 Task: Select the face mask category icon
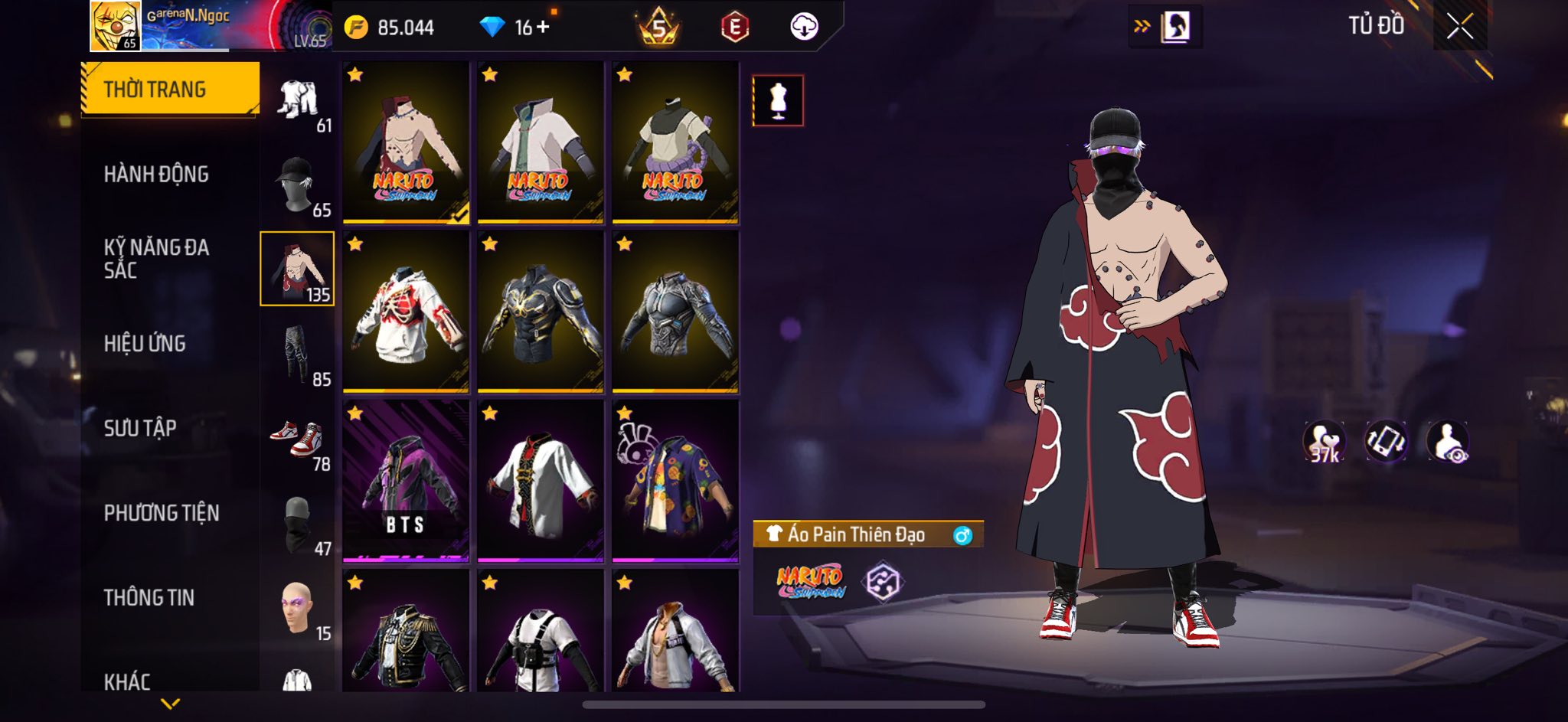coord(298,524)
